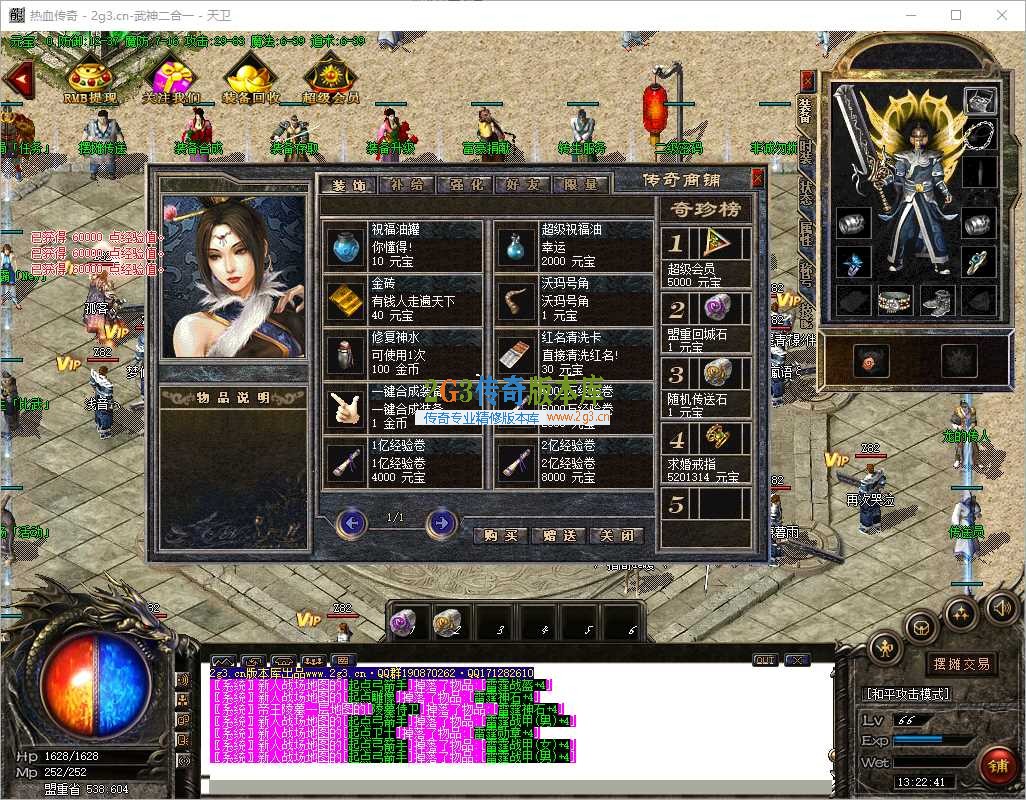Click the 购买 buy button
Image resolution: width=1026 pixels, height=800 pixels.
click(x=500, y=536)
